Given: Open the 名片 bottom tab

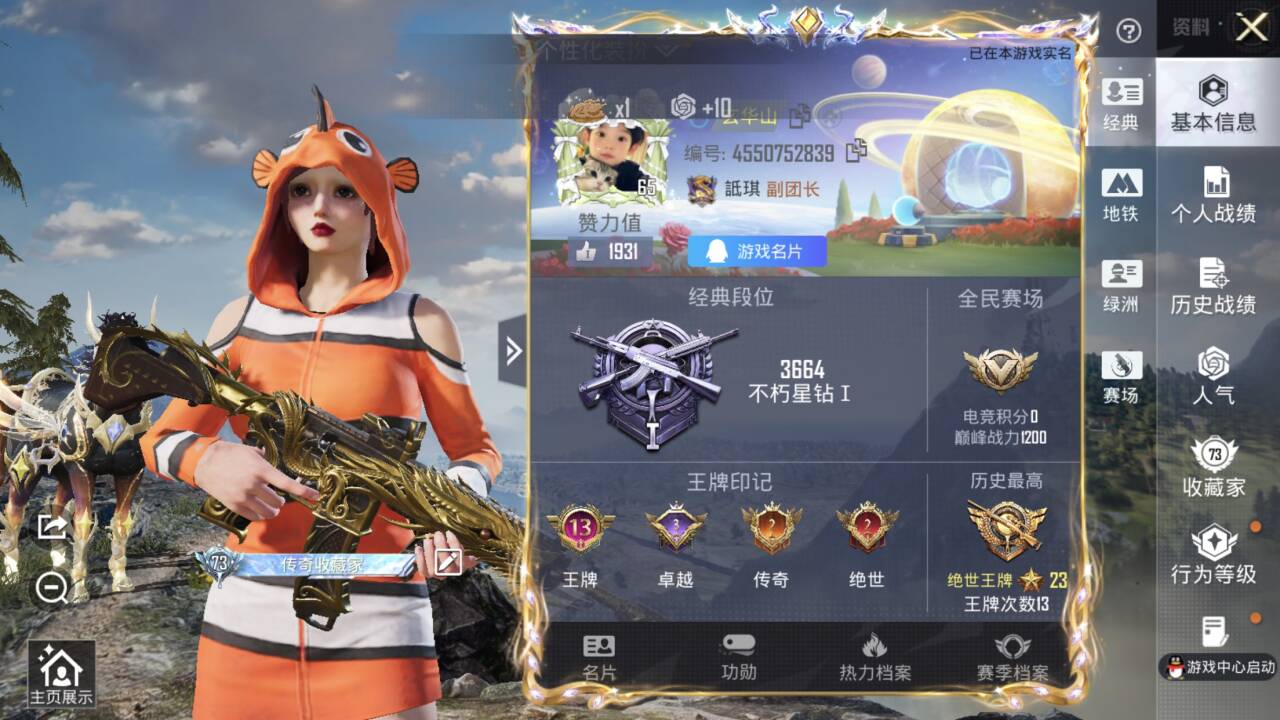Looking at the screenshot, I should [x=599, y=657].
